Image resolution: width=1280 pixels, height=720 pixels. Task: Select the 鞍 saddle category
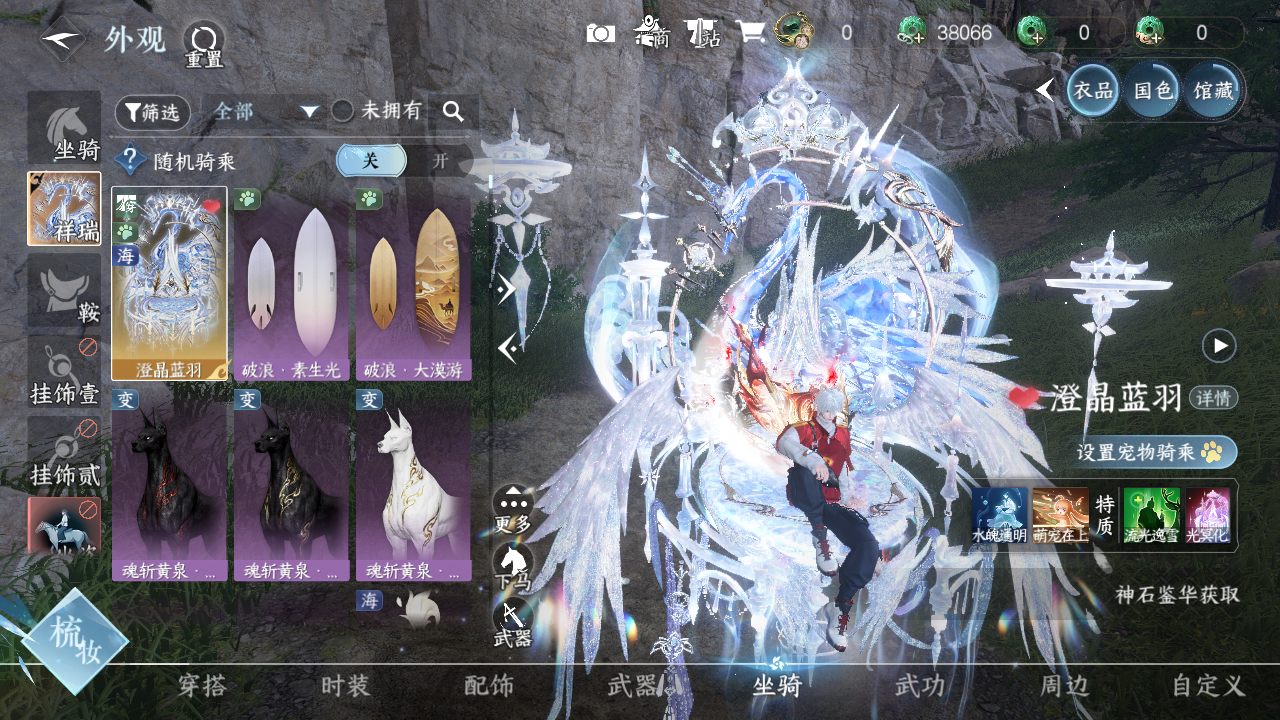point(65,290)
